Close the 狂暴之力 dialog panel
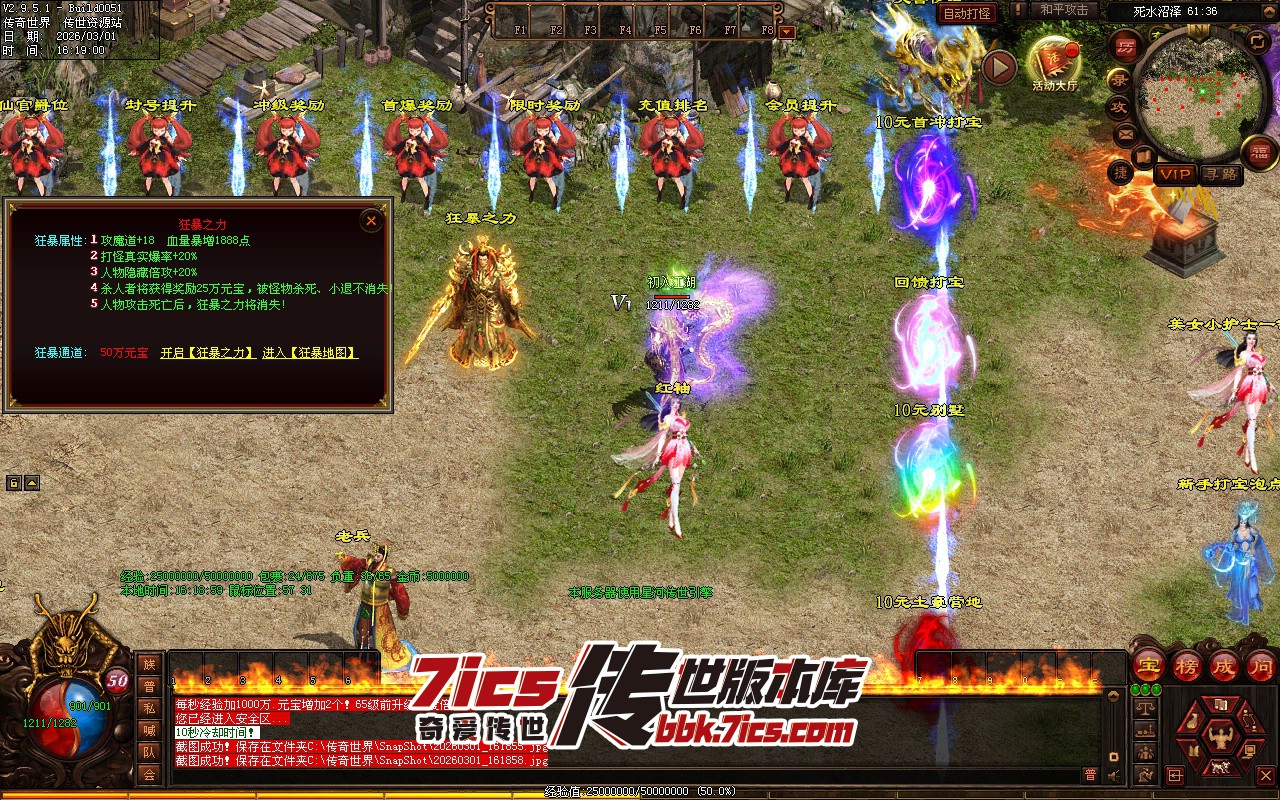The width and height of the screenshot is (1280, 800). 371,220
